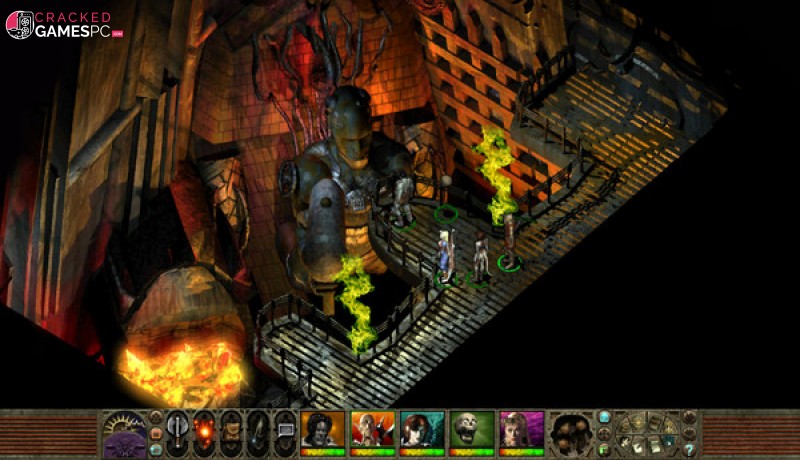Open the party formation selector

click(571, 432)
